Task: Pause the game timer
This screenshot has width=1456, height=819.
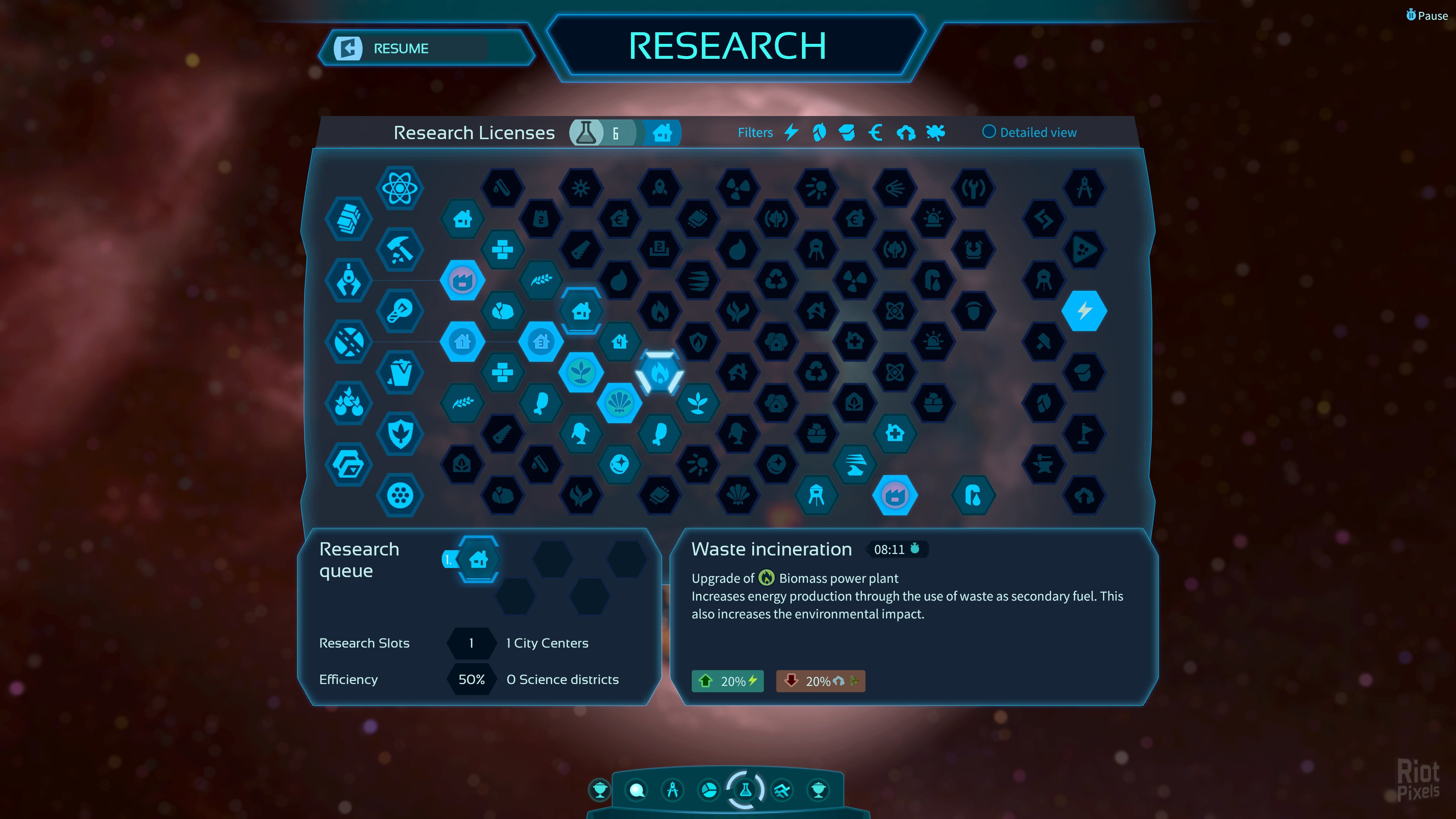Action: (1426, 15)
